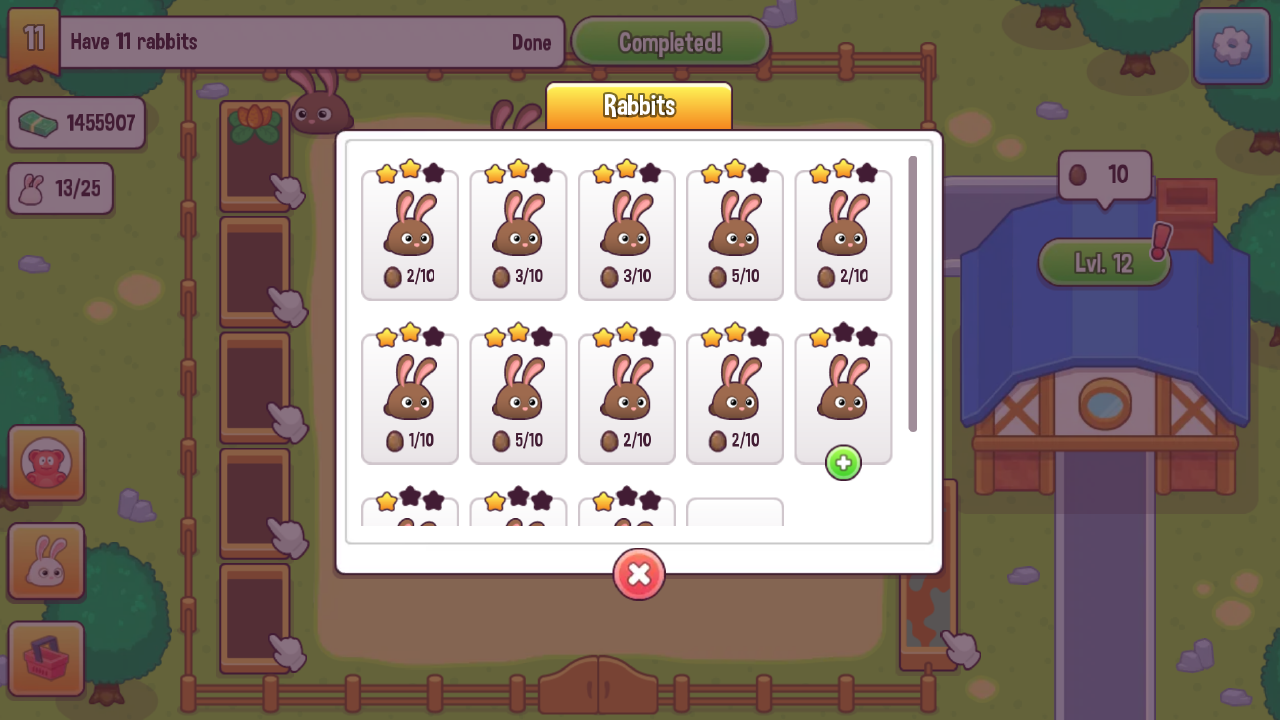Close the Rabbits dialog with the X button
The image size is (1280, 720).
coord(639,575)
